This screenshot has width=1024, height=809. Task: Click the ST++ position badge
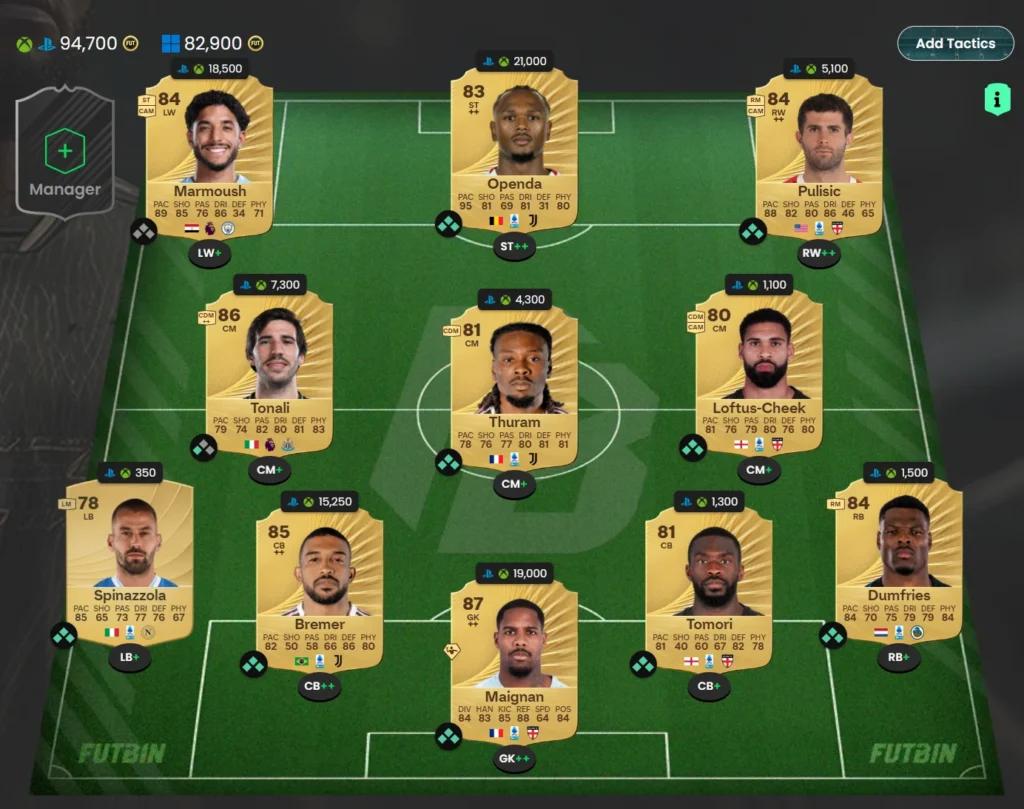[514, 247]
